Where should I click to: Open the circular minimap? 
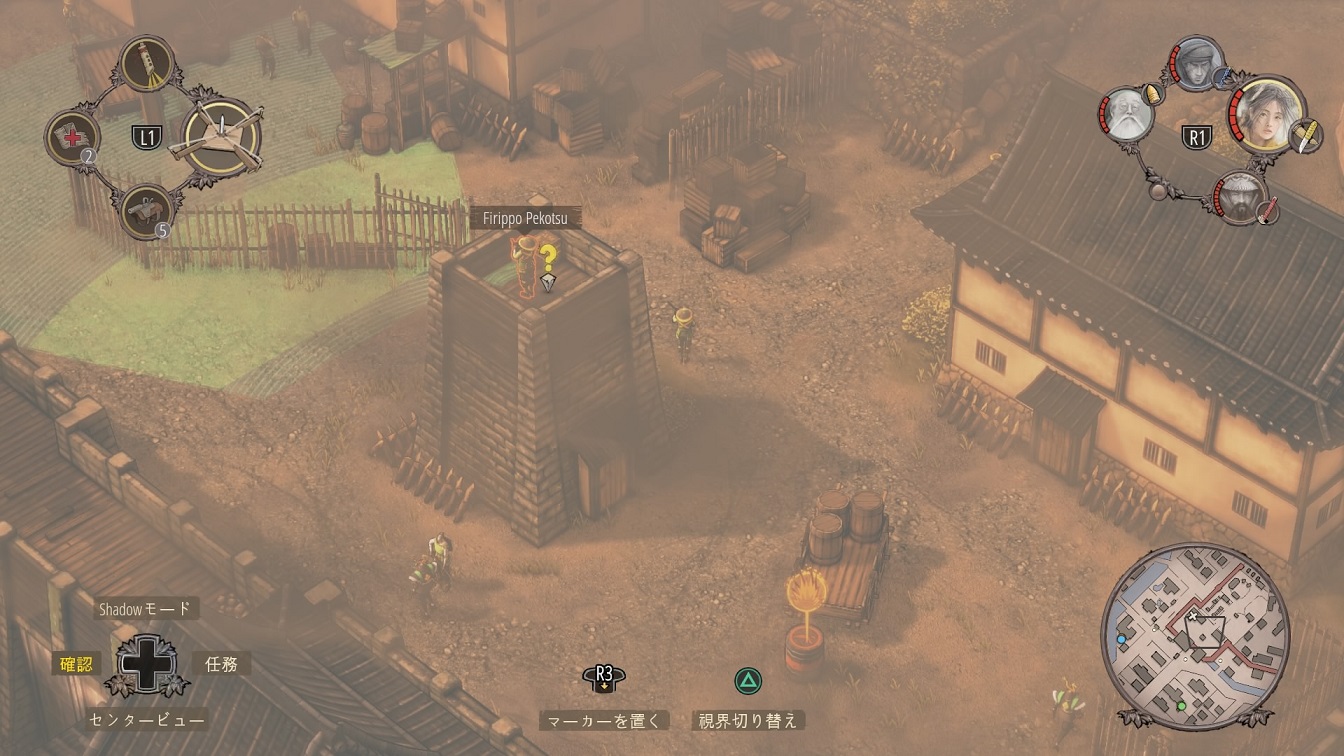[1190, 633]
